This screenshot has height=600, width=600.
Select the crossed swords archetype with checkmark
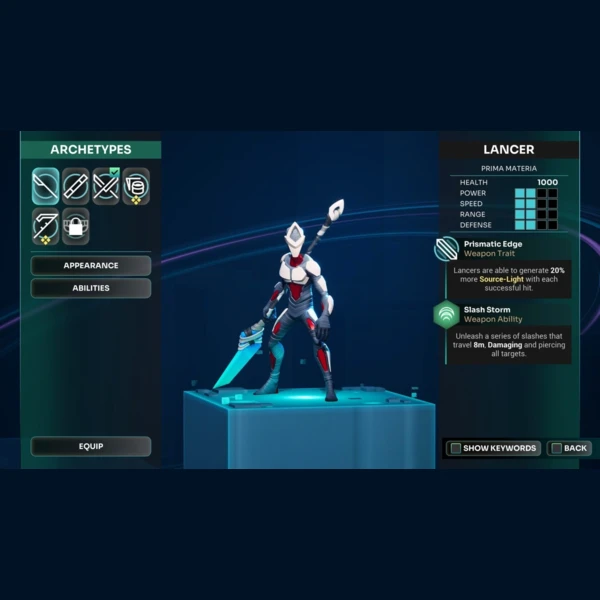click(x=106, y=186)
